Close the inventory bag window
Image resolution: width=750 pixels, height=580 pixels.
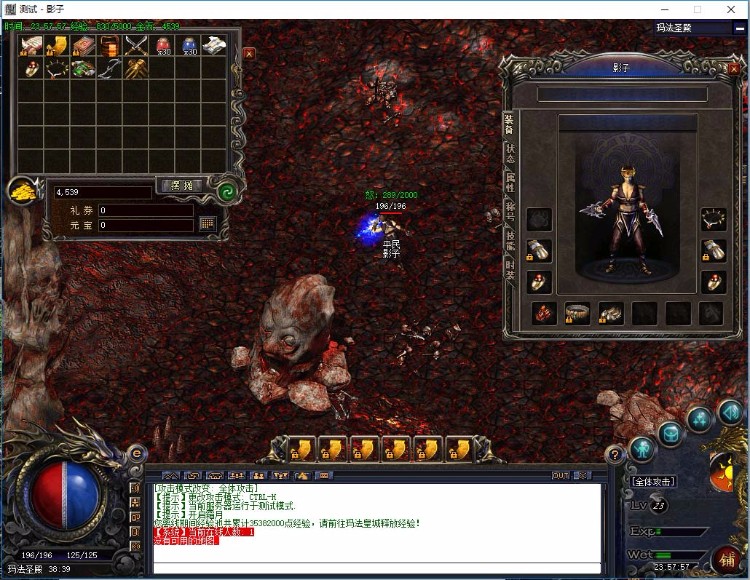(249, 53)
